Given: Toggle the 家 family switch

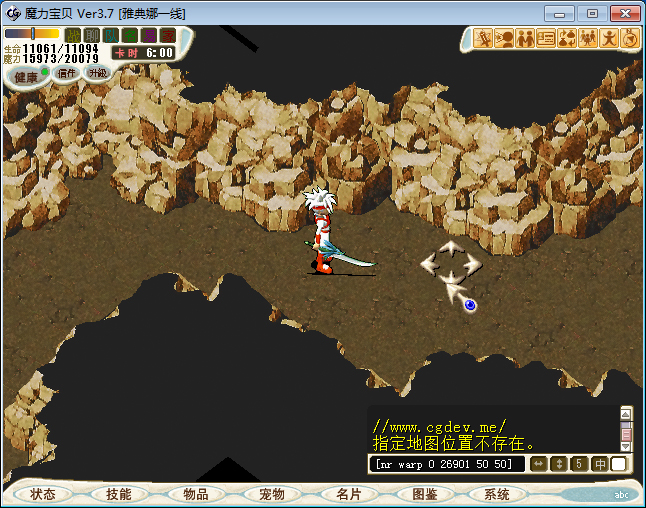Looking at the screenshot, I should click(167, 35).
